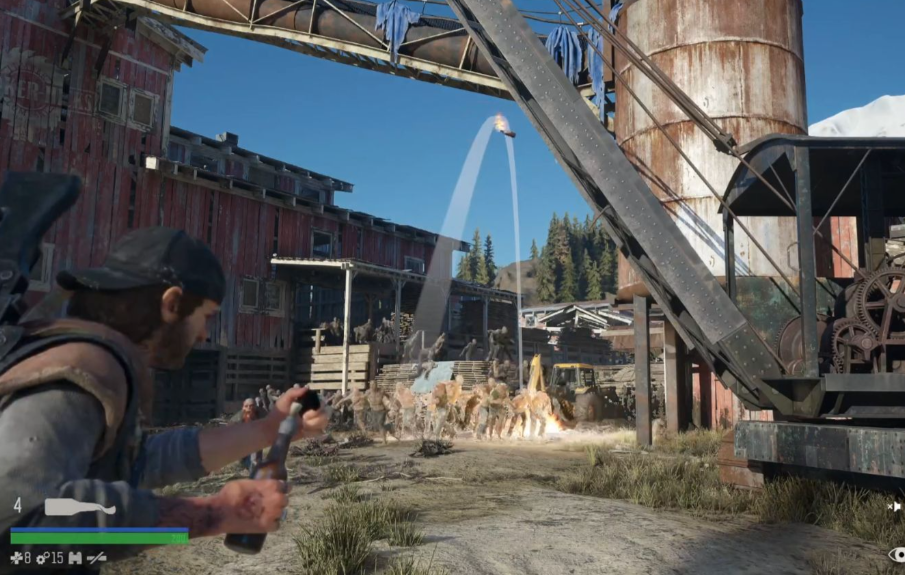Click the binoculars icon in the HUD
This screenshot has height=575, width=905.
(x=74, y=558)
